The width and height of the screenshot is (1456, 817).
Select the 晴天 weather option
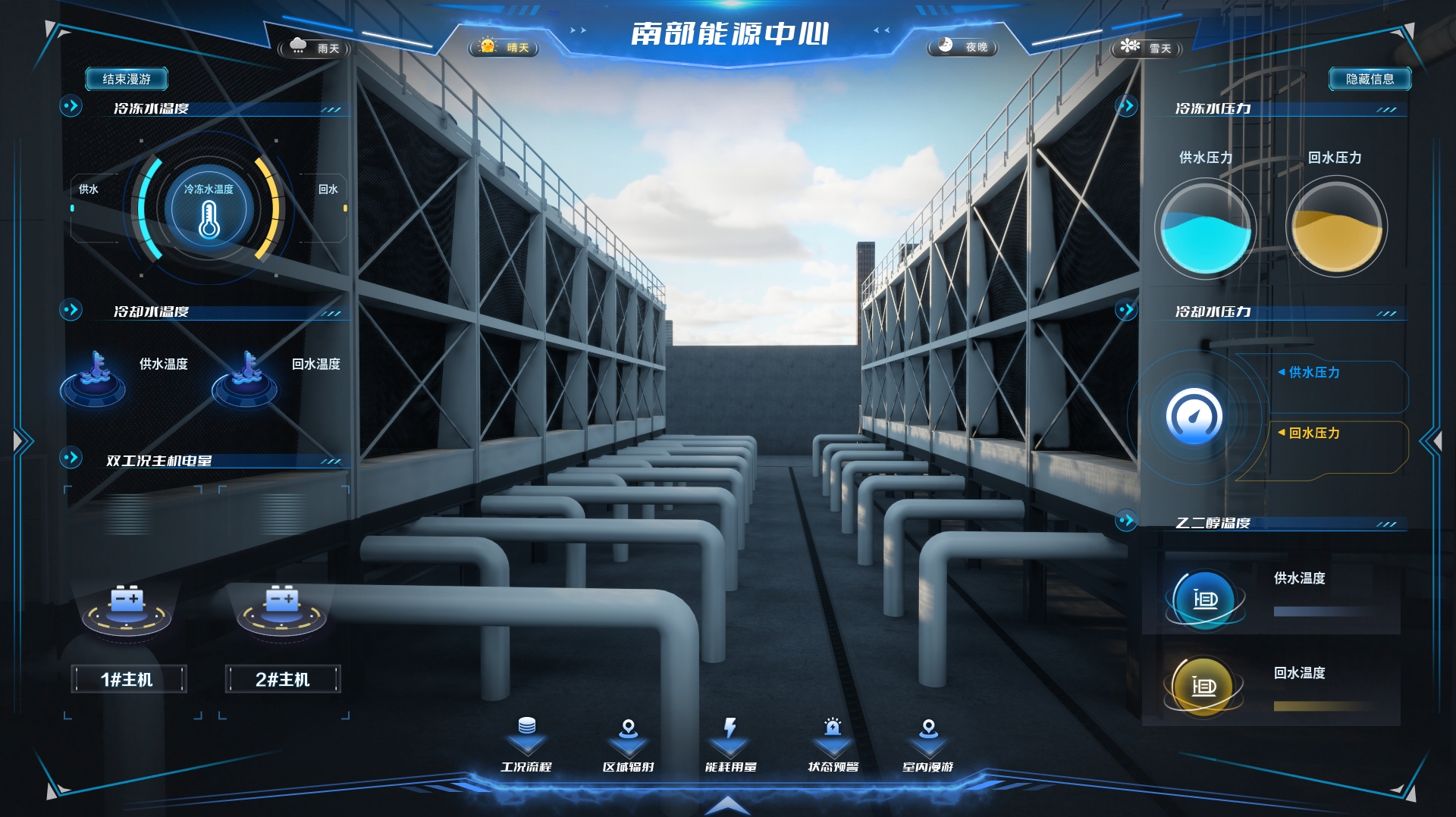504,48
